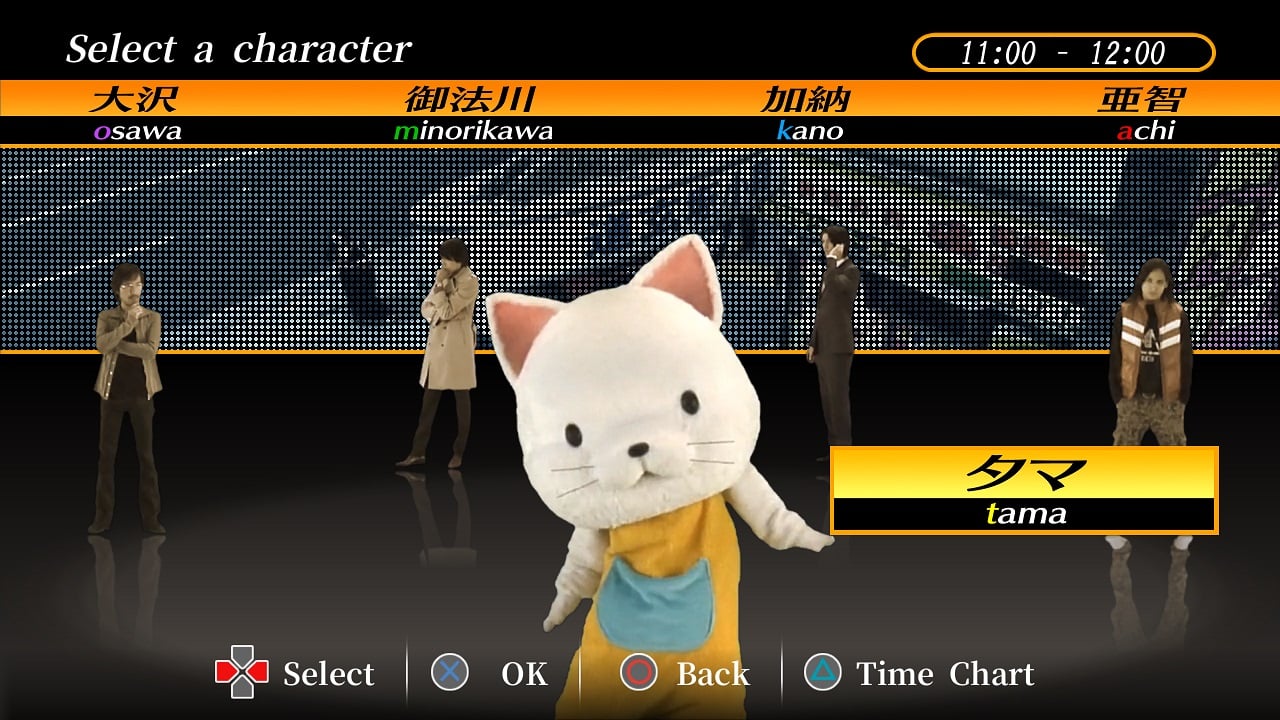Select the Osawa name label
The height and width of the screenshot is (720, 1280).
pyautogui.click(x=137, y=114)
